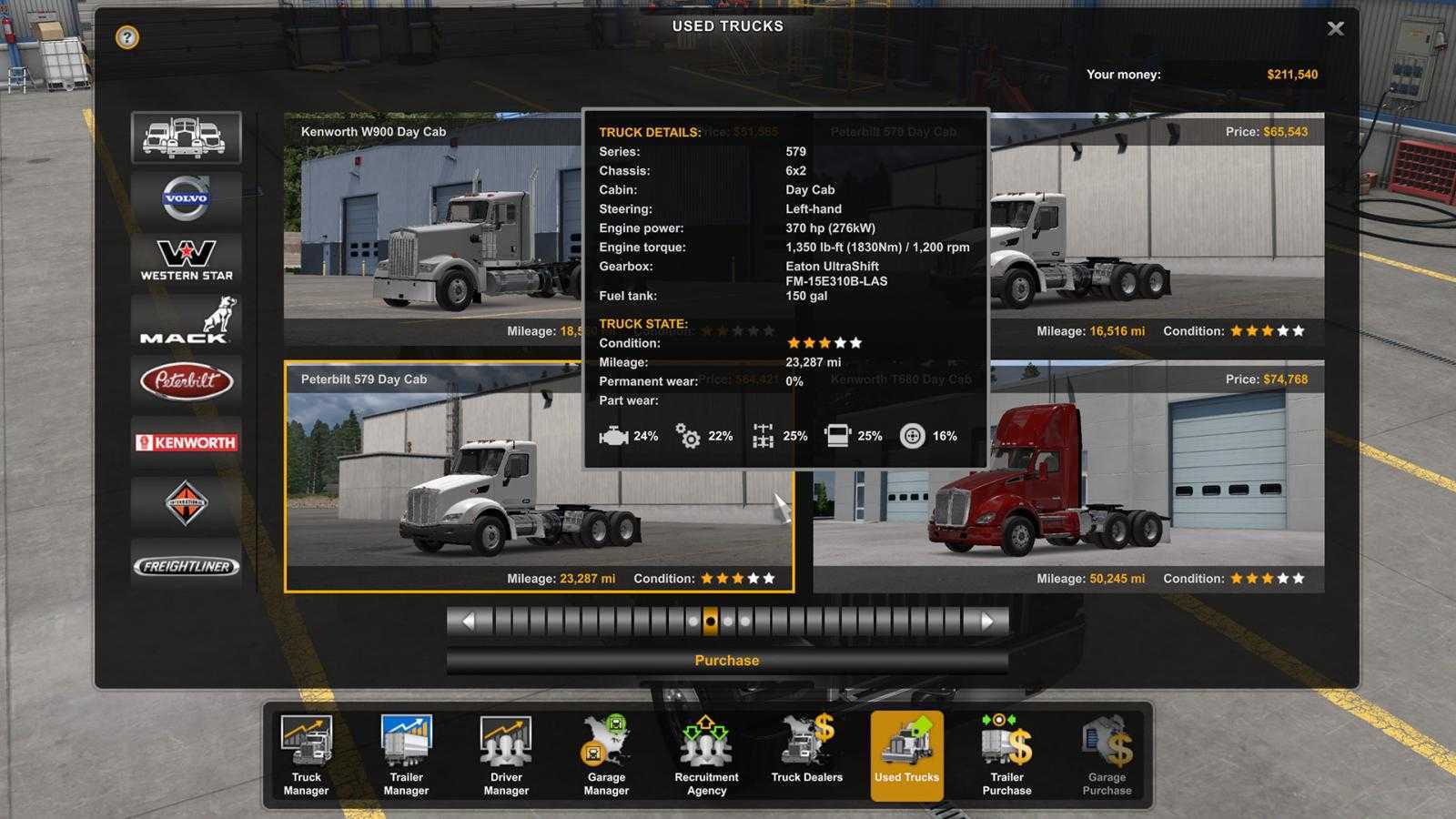Viewport: 1456px width, 819px height.
Task: Filter used trucks by International
Action: pos(186,503)
